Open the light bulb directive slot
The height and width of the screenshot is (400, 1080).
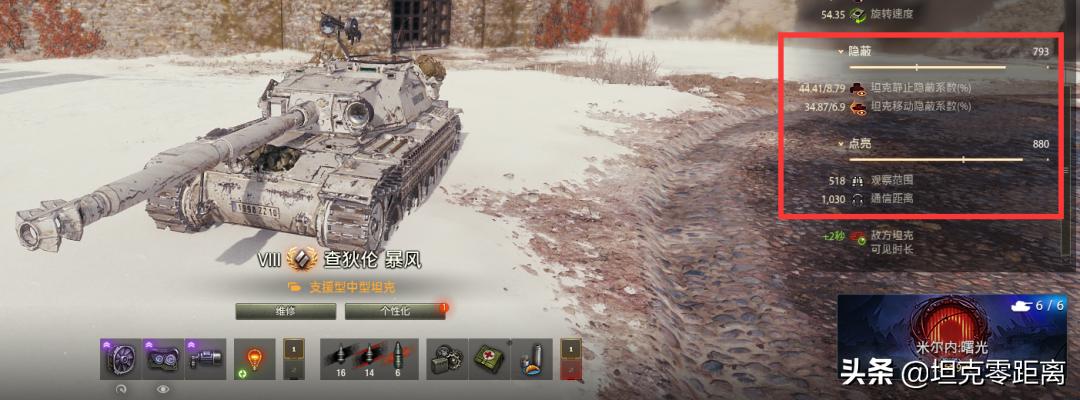[253, 359]
